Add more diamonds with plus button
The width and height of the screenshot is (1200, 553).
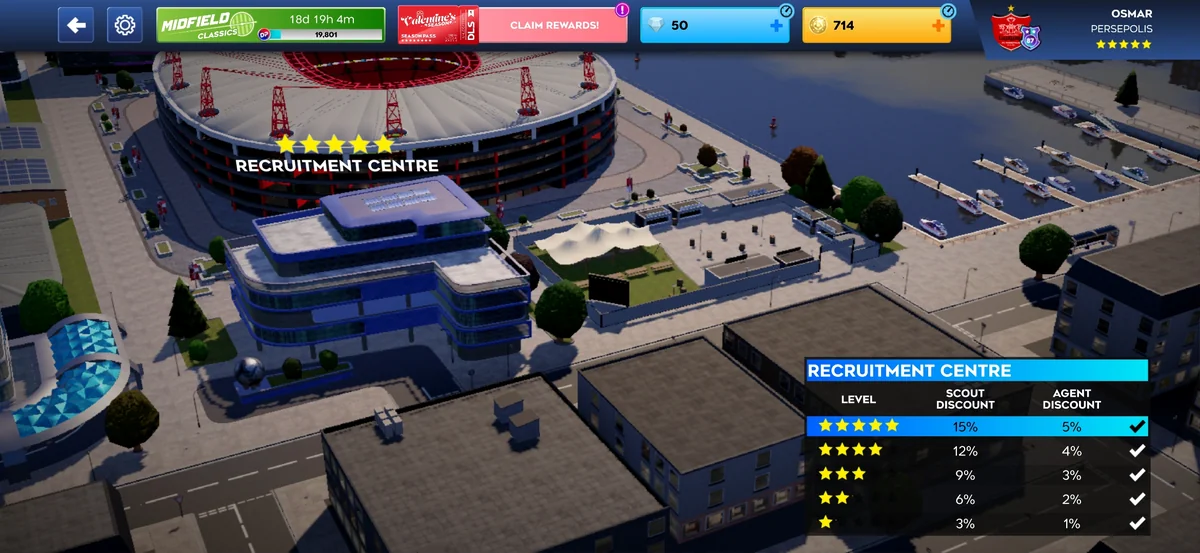(x=776, y=25)
